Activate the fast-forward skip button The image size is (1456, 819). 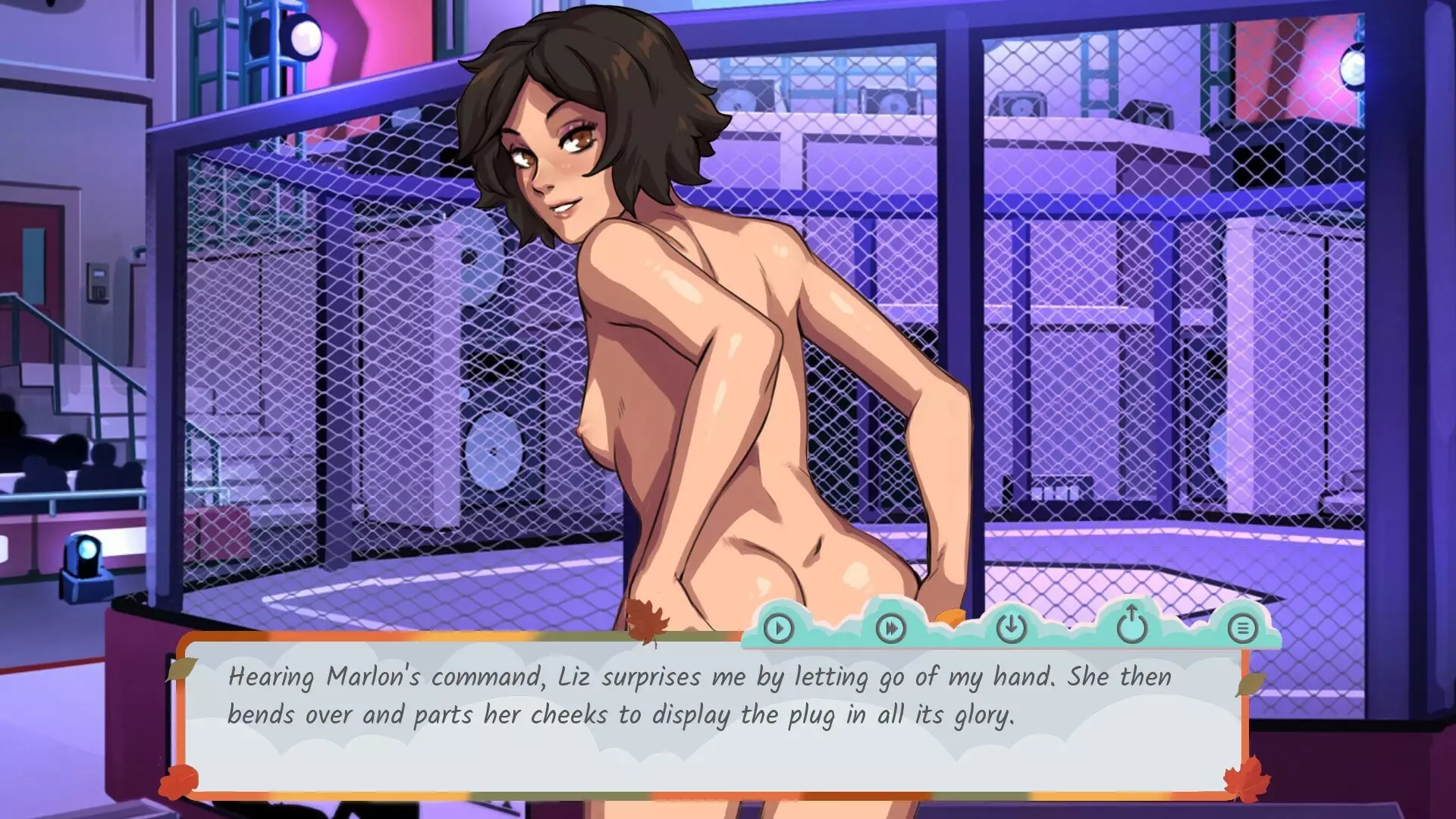pos(890,628)
